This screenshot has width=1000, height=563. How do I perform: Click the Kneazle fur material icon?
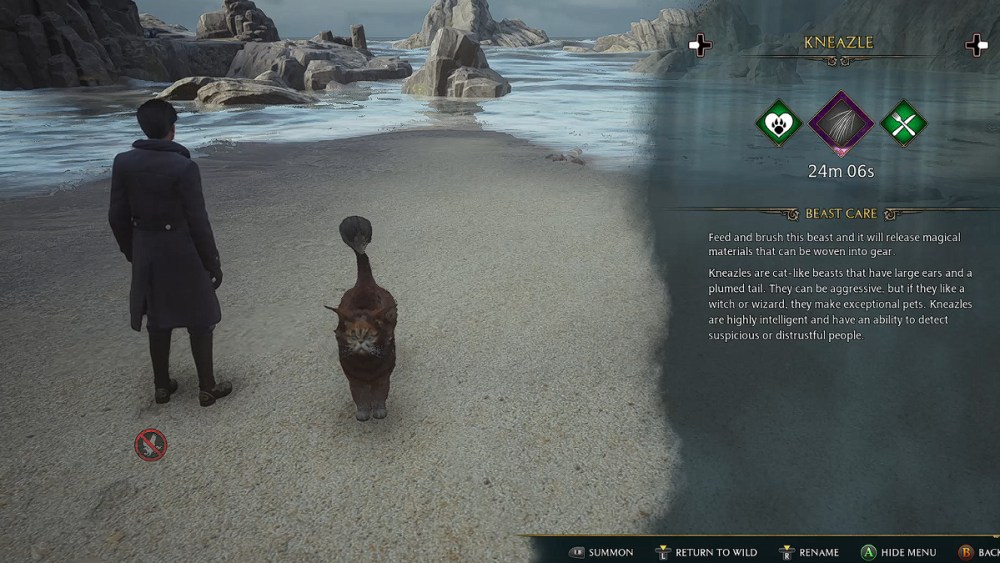click(841, 124)
